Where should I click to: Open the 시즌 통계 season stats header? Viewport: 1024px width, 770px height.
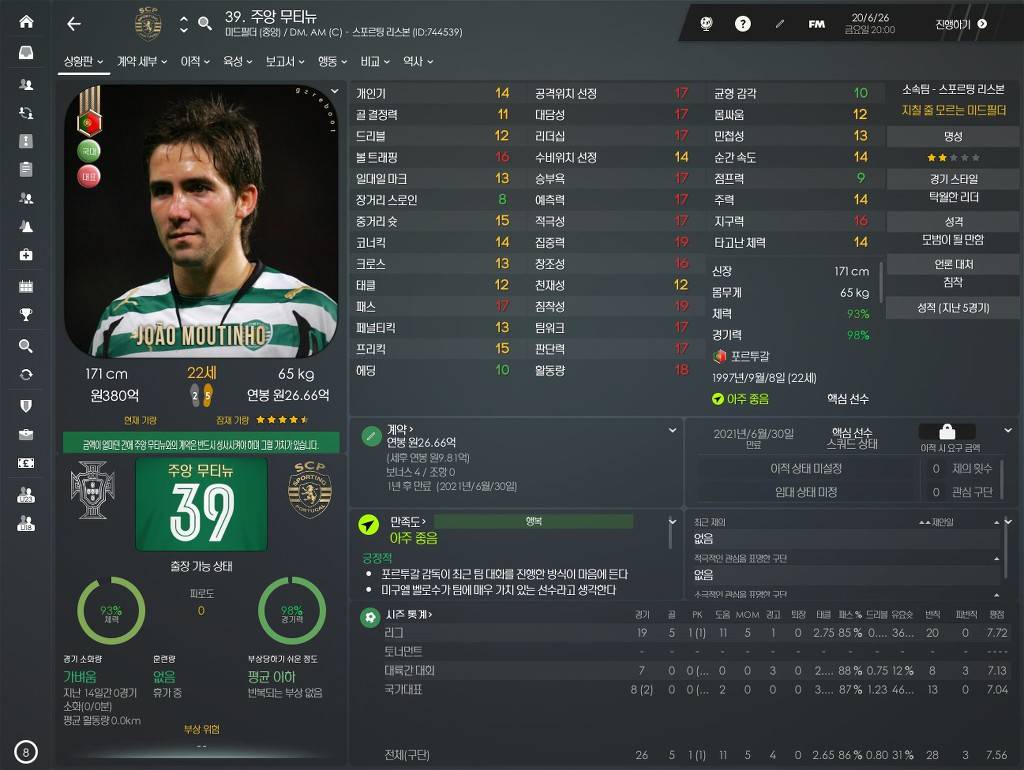[x=408, y=613]
